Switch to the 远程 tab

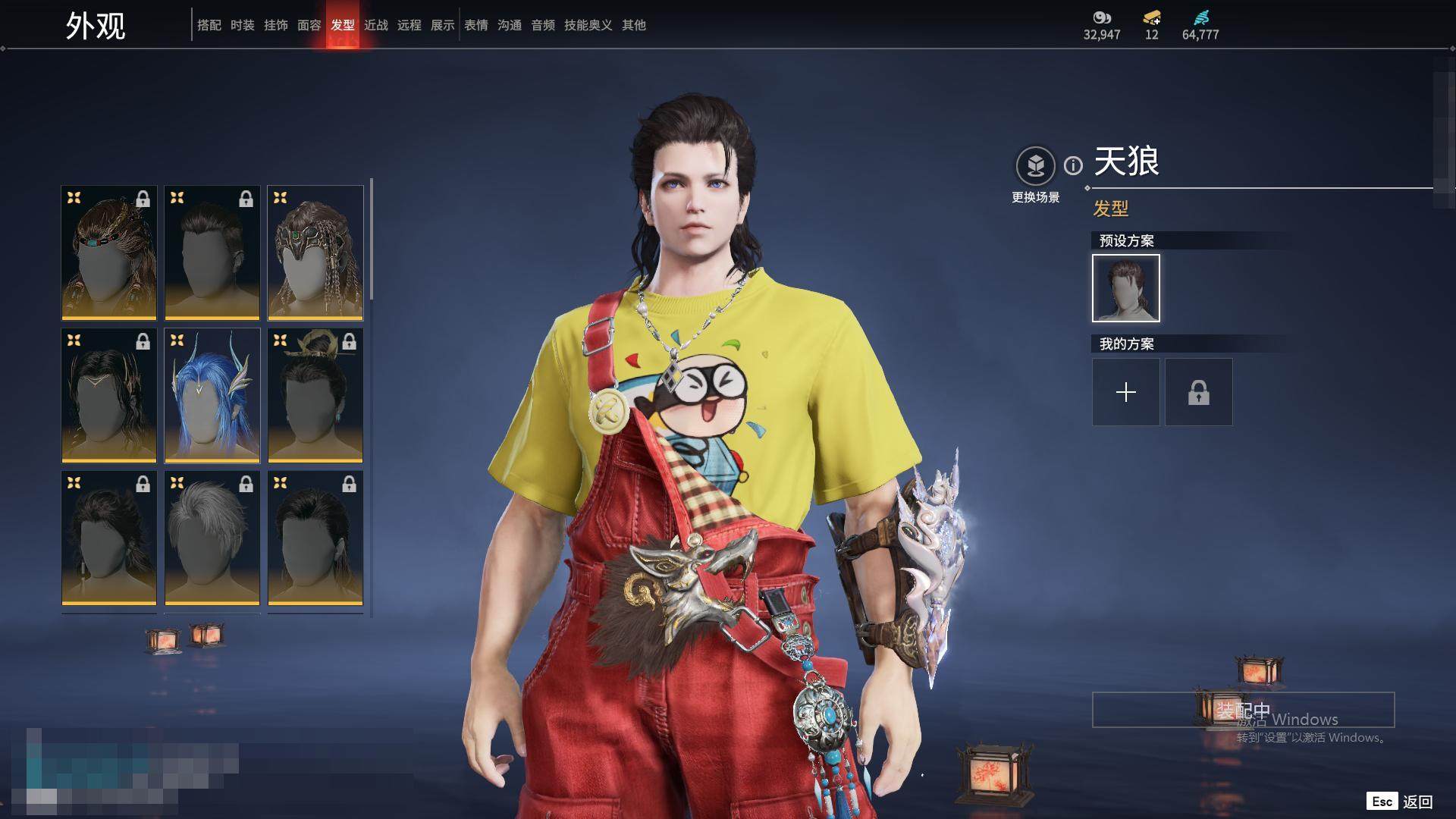pyautogui.click(x=409, y=25)
